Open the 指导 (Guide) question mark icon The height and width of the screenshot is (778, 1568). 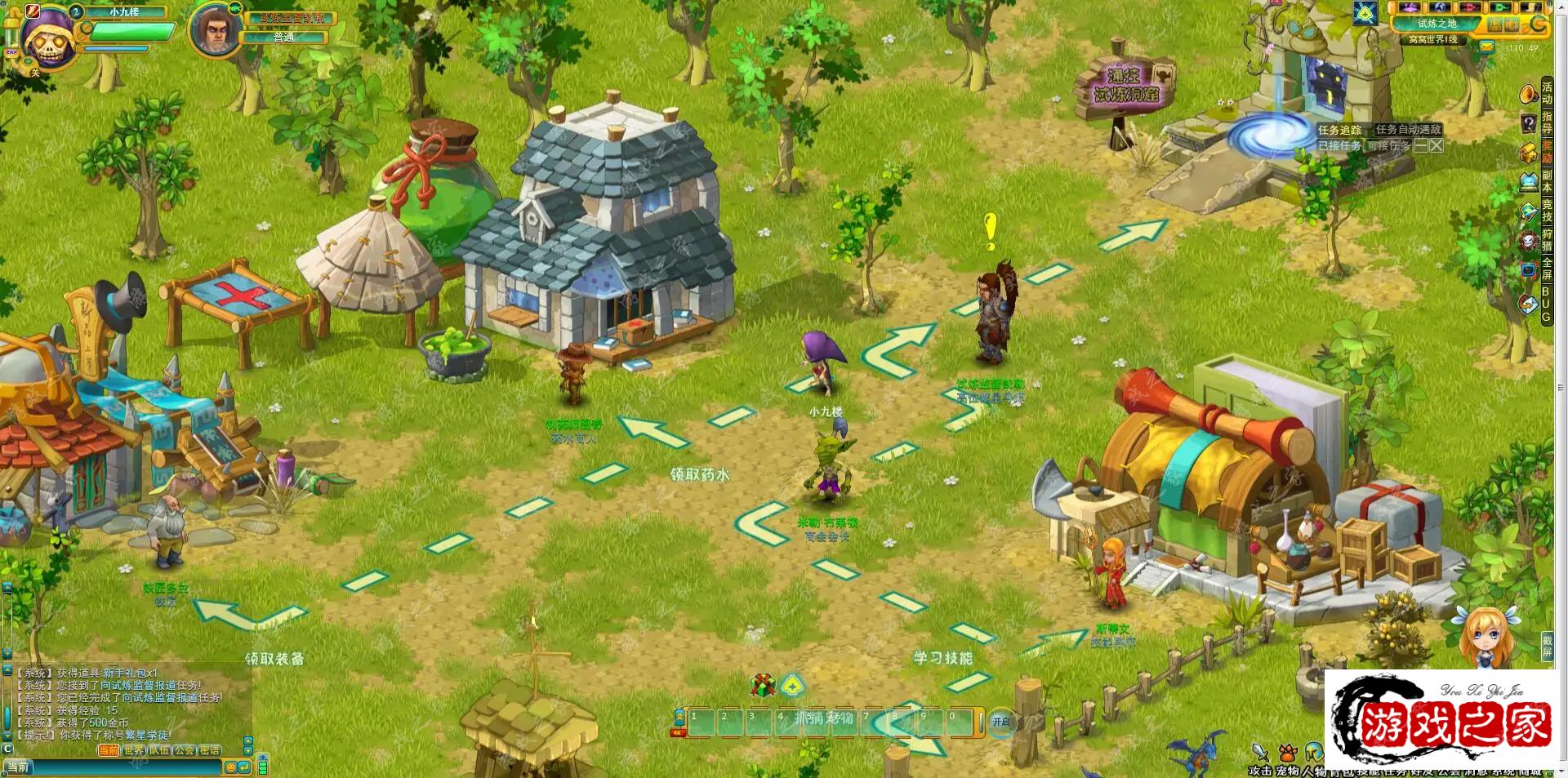[1529, 123]
